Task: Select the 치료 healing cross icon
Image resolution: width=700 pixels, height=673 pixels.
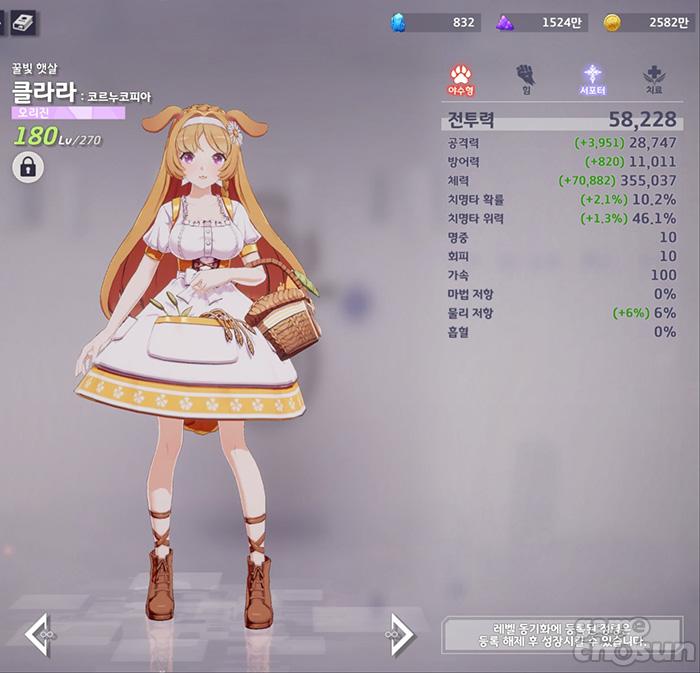Action: tap(655, 77)
